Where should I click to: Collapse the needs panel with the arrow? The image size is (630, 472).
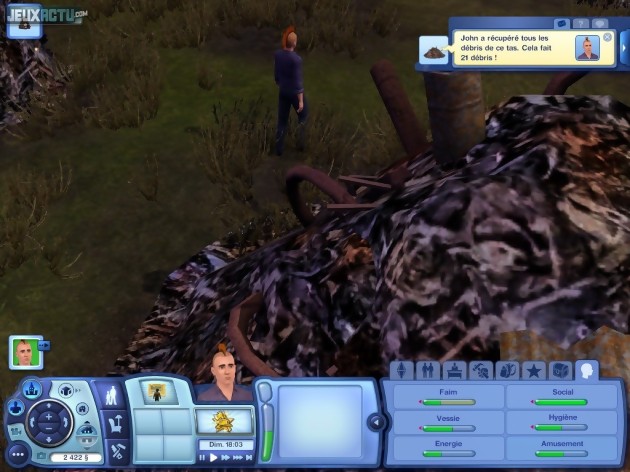click(377, 422)
